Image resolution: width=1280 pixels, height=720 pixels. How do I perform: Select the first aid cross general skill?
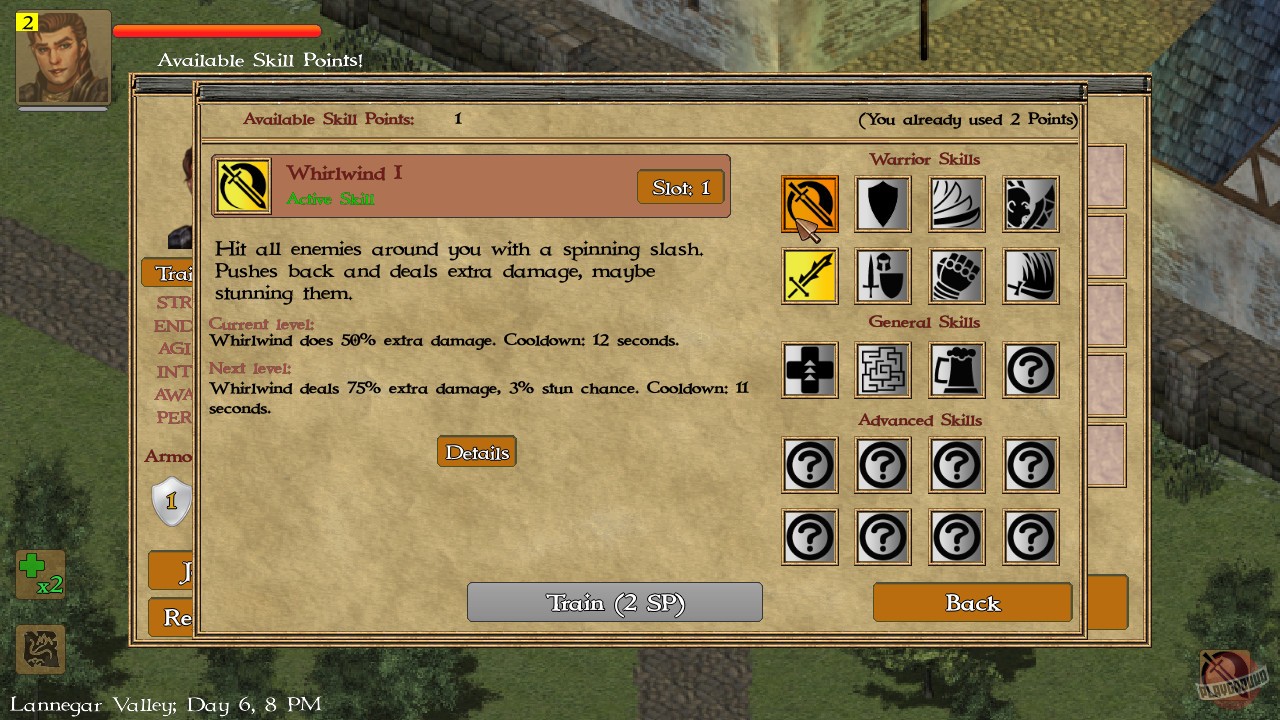coord(809,370)
